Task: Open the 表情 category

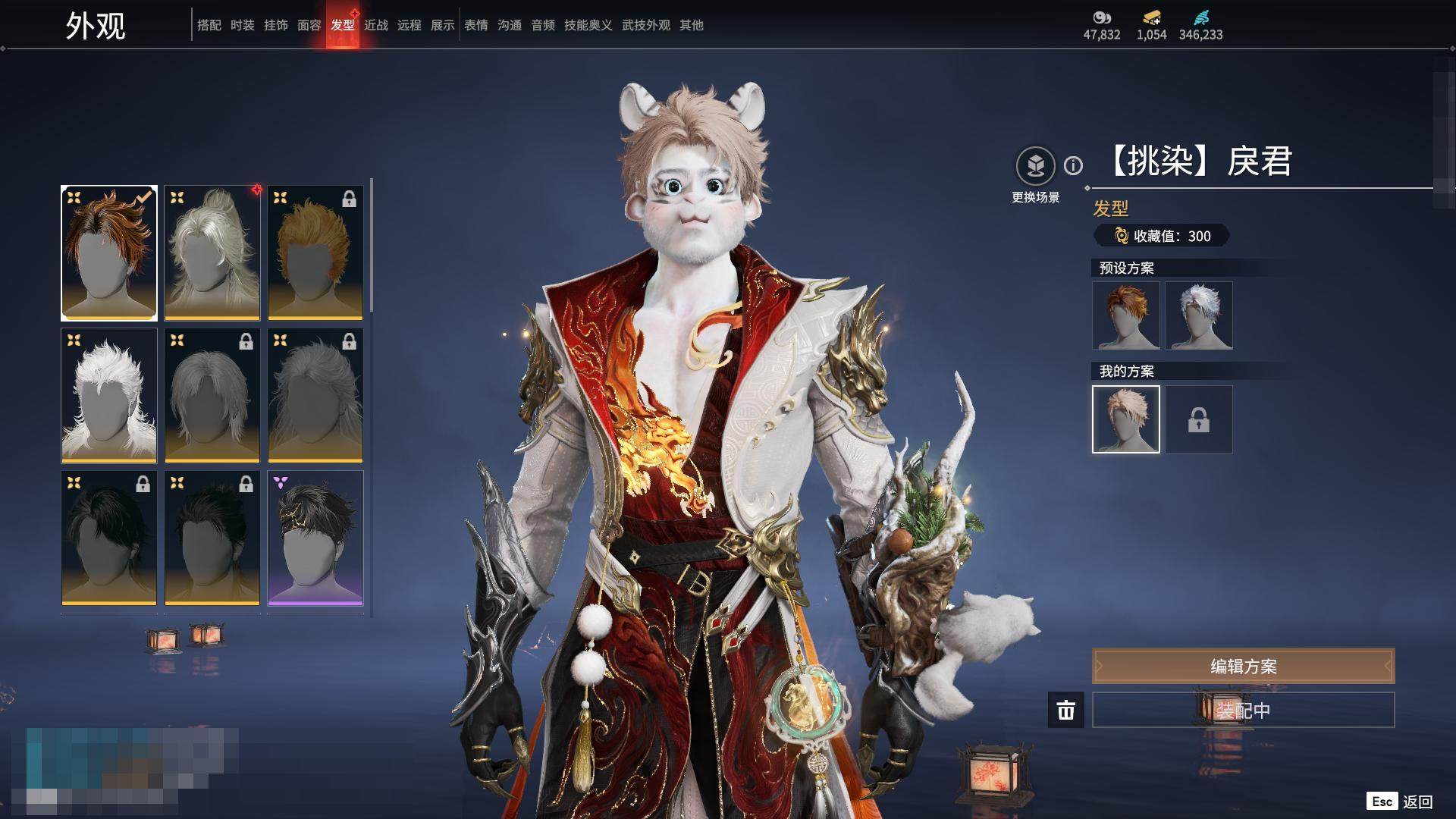Action: pos(476,25)
